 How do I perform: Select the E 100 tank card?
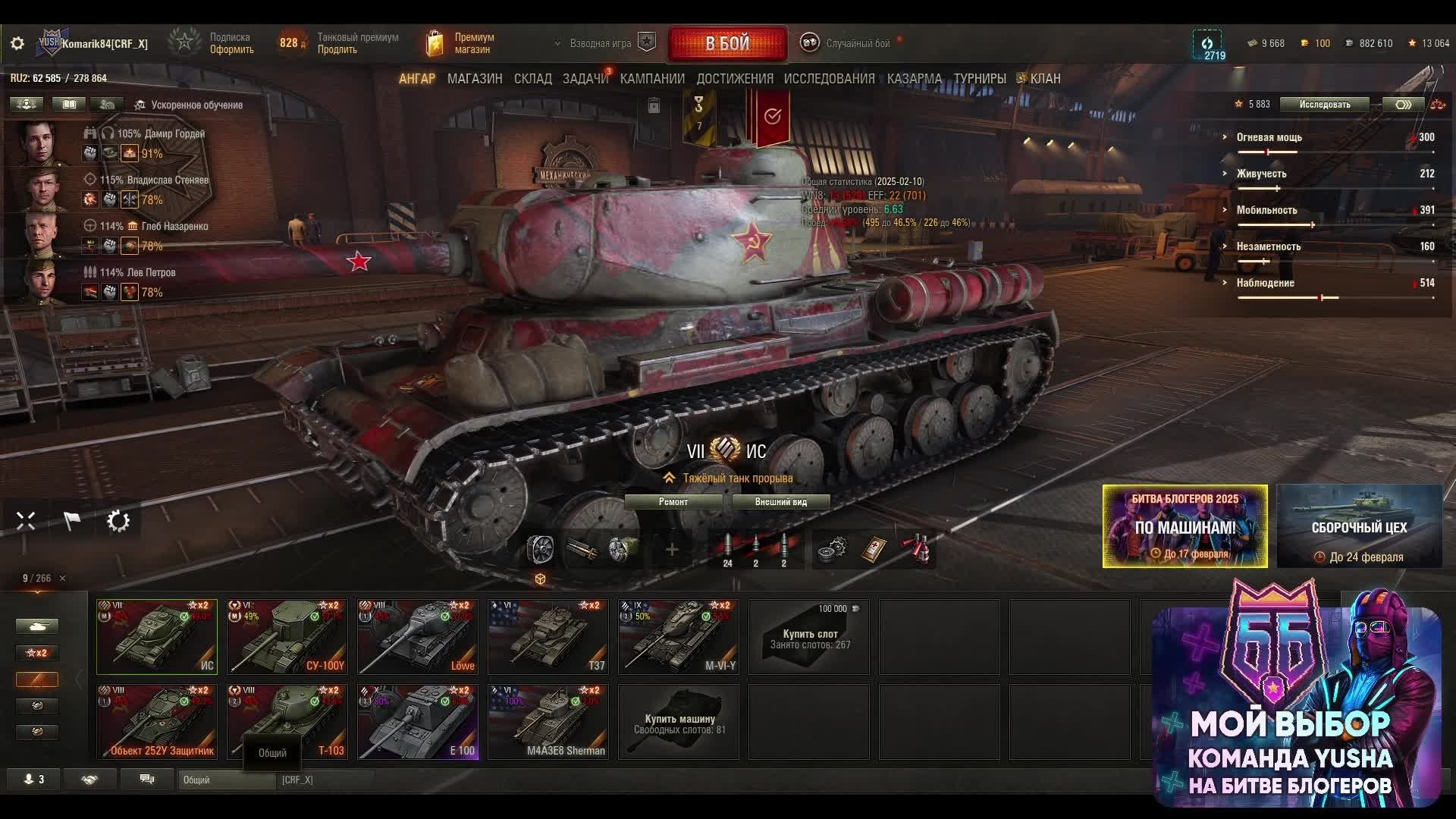coord(418,721)
